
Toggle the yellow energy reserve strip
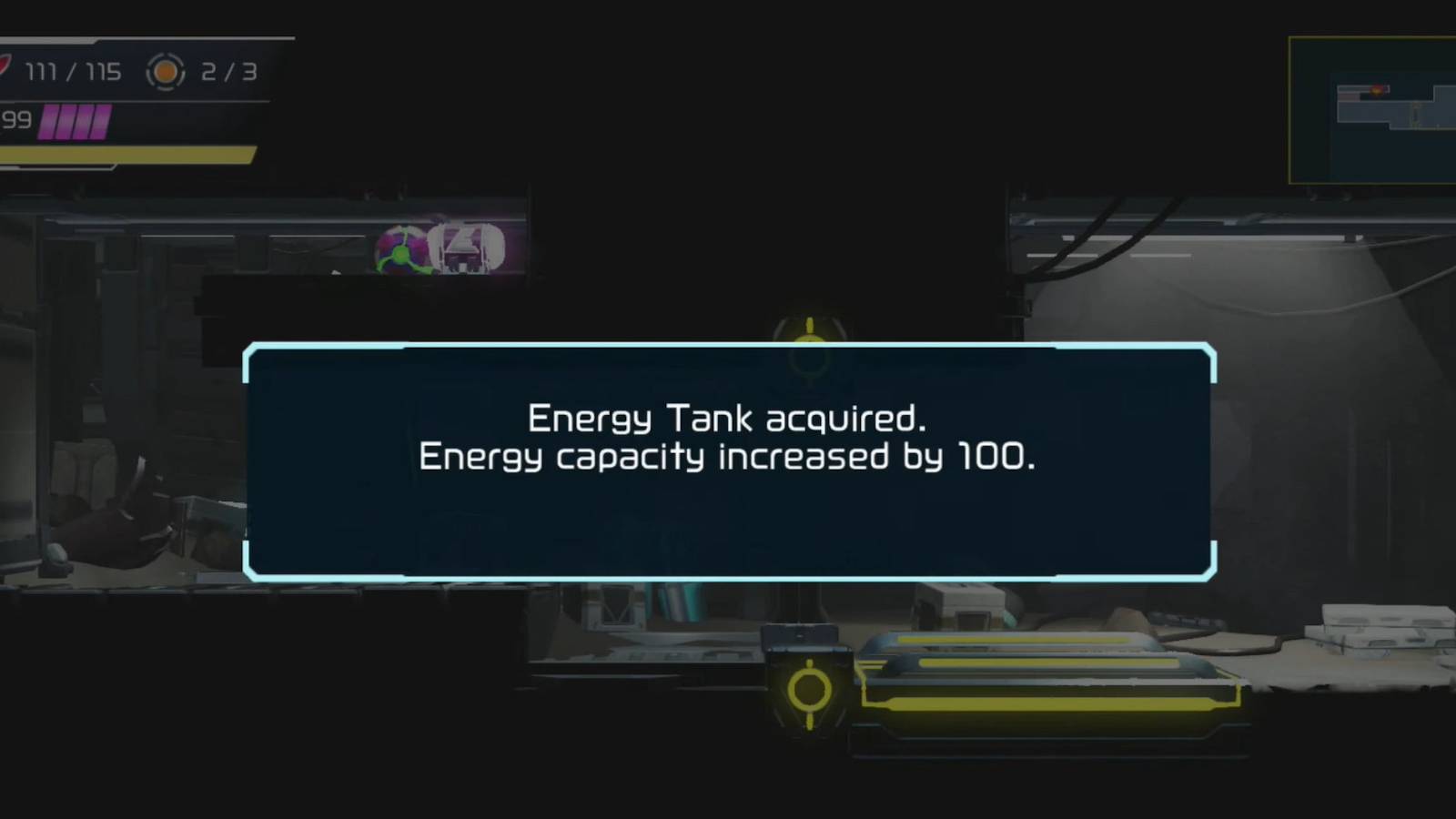[x=127, y=153]
